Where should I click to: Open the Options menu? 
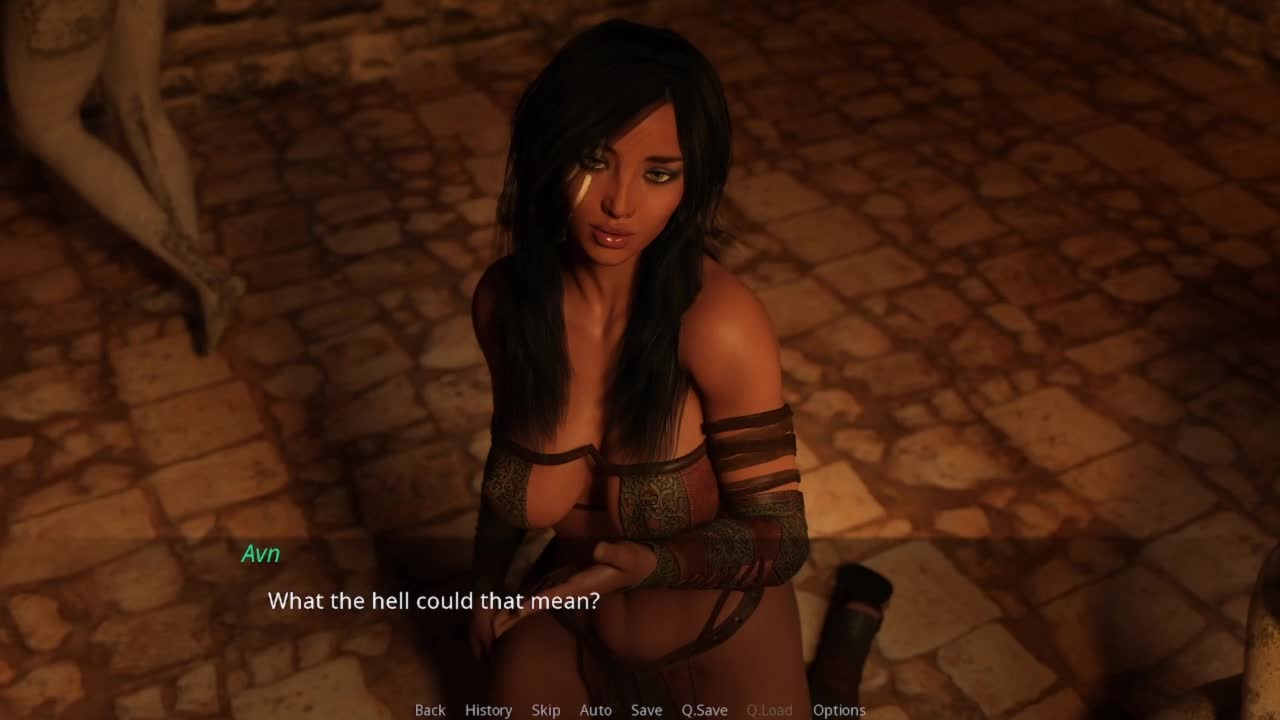pyautogui.click(x=838, y=710)
